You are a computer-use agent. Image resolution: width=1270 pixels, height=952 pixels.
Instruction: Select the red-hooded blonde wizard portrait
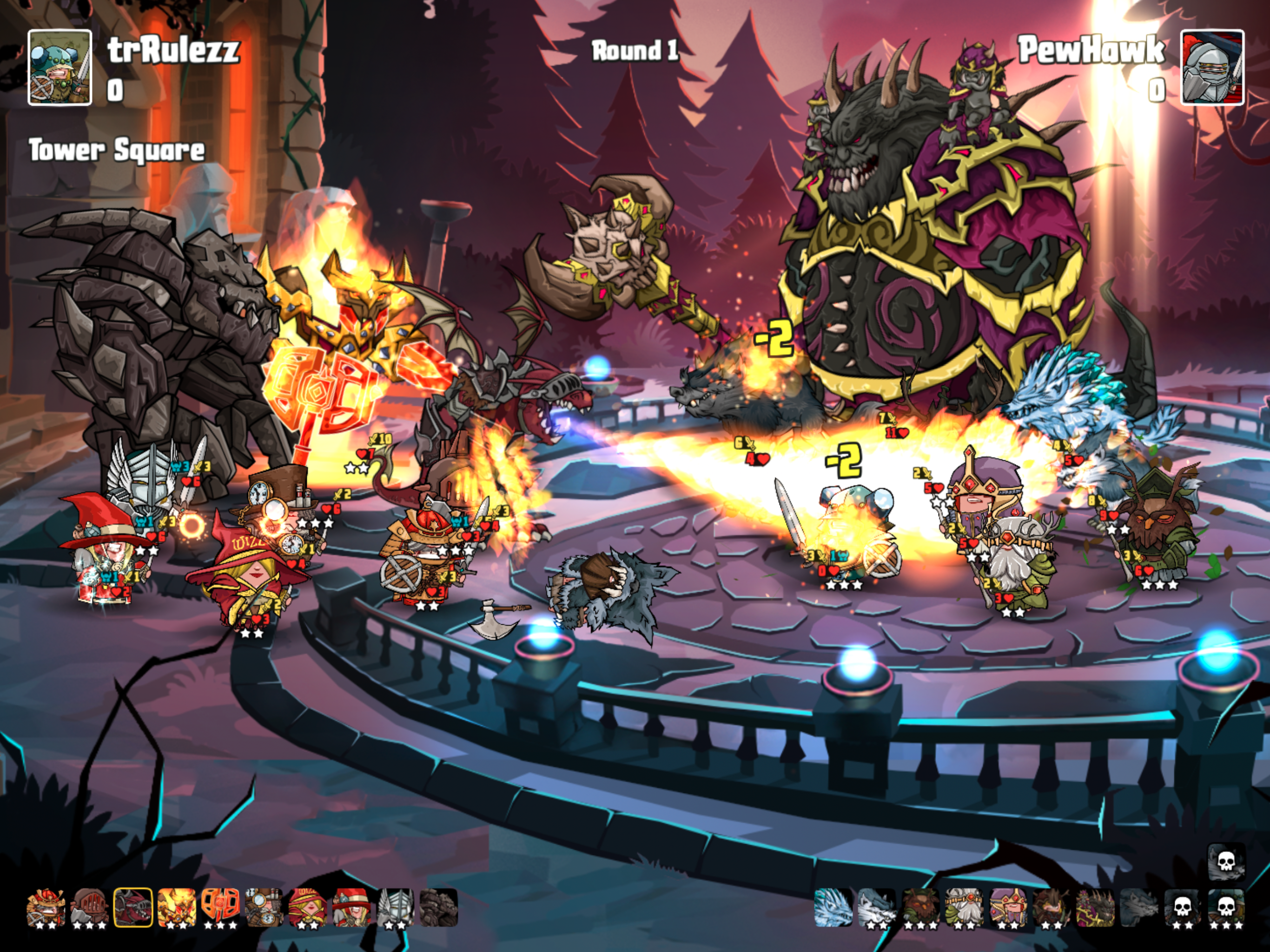point(307,907)
